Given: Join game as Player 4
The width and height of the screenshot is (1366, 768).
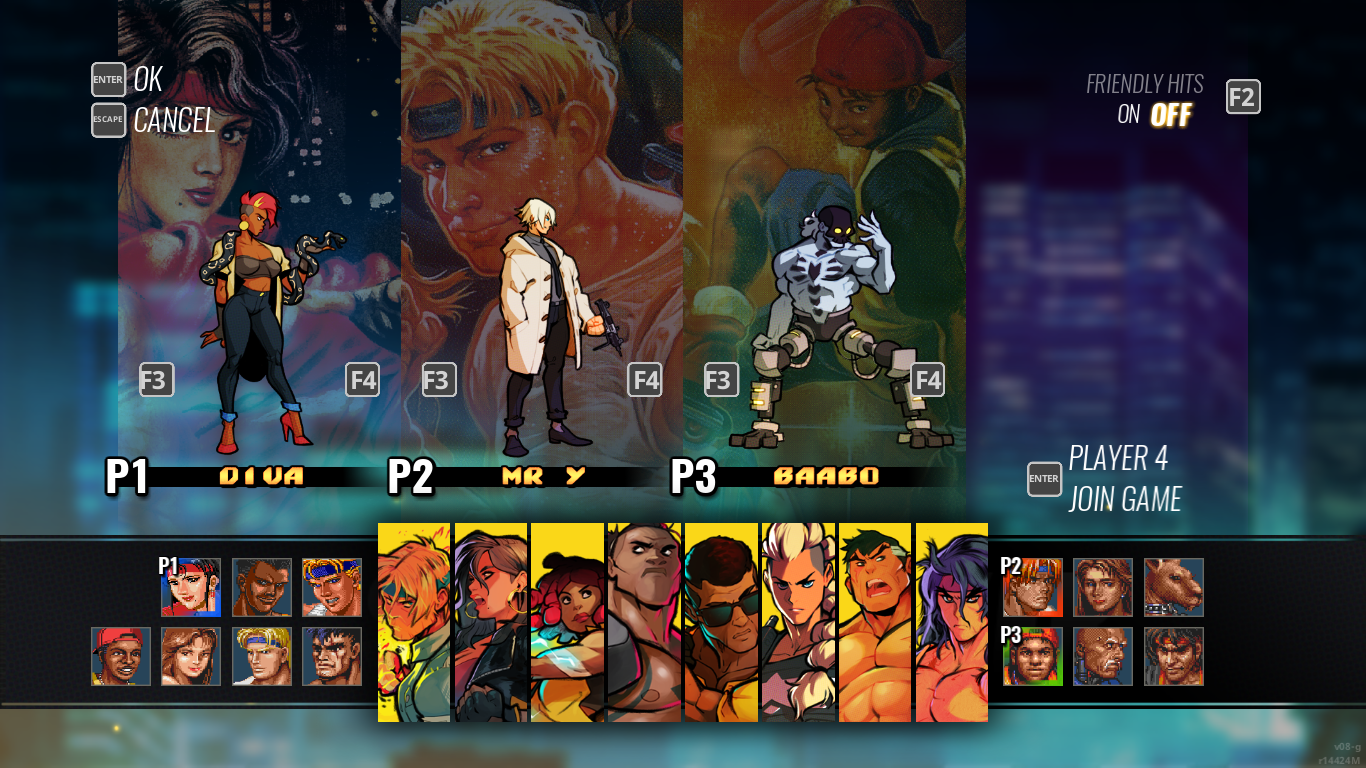Looking at the screenshot, I should tap(1044, 479).
